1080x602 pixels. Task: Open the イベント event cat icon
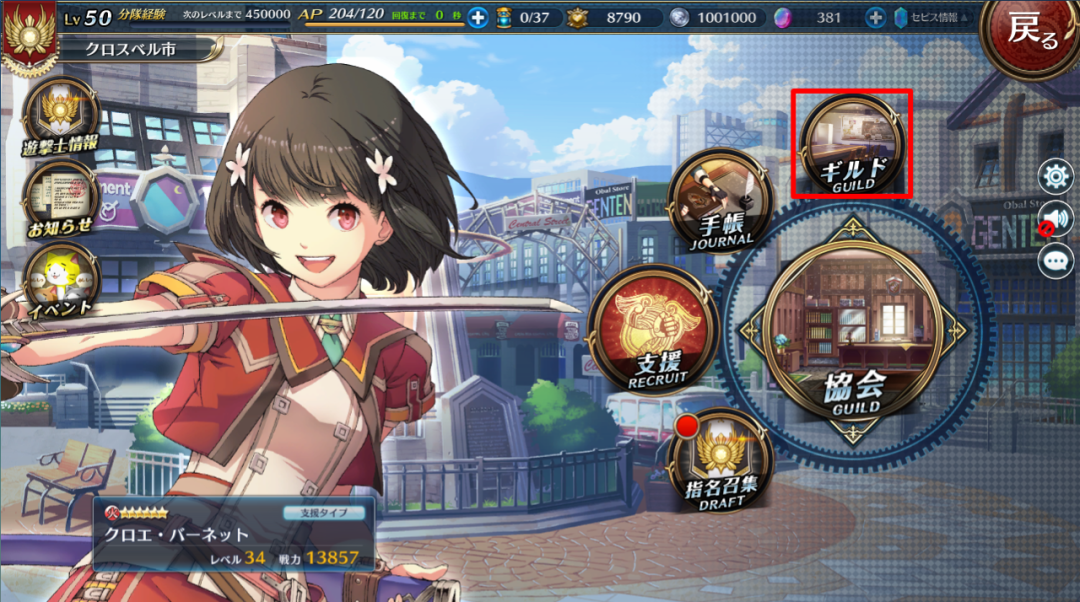click(x=60, y=279)
